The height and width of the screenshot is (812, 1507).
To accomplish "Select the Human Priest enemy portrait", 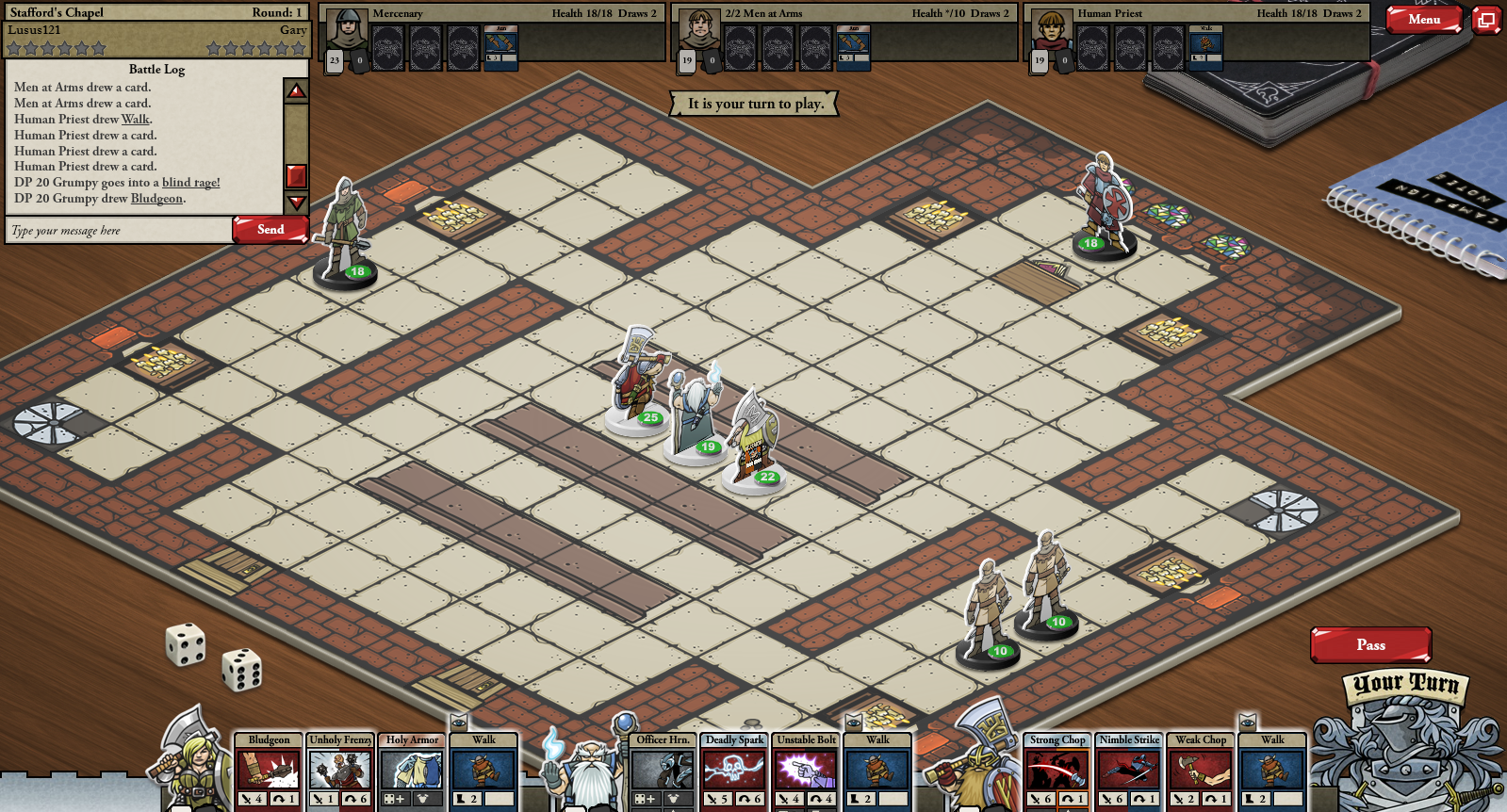I will 1051,30.
